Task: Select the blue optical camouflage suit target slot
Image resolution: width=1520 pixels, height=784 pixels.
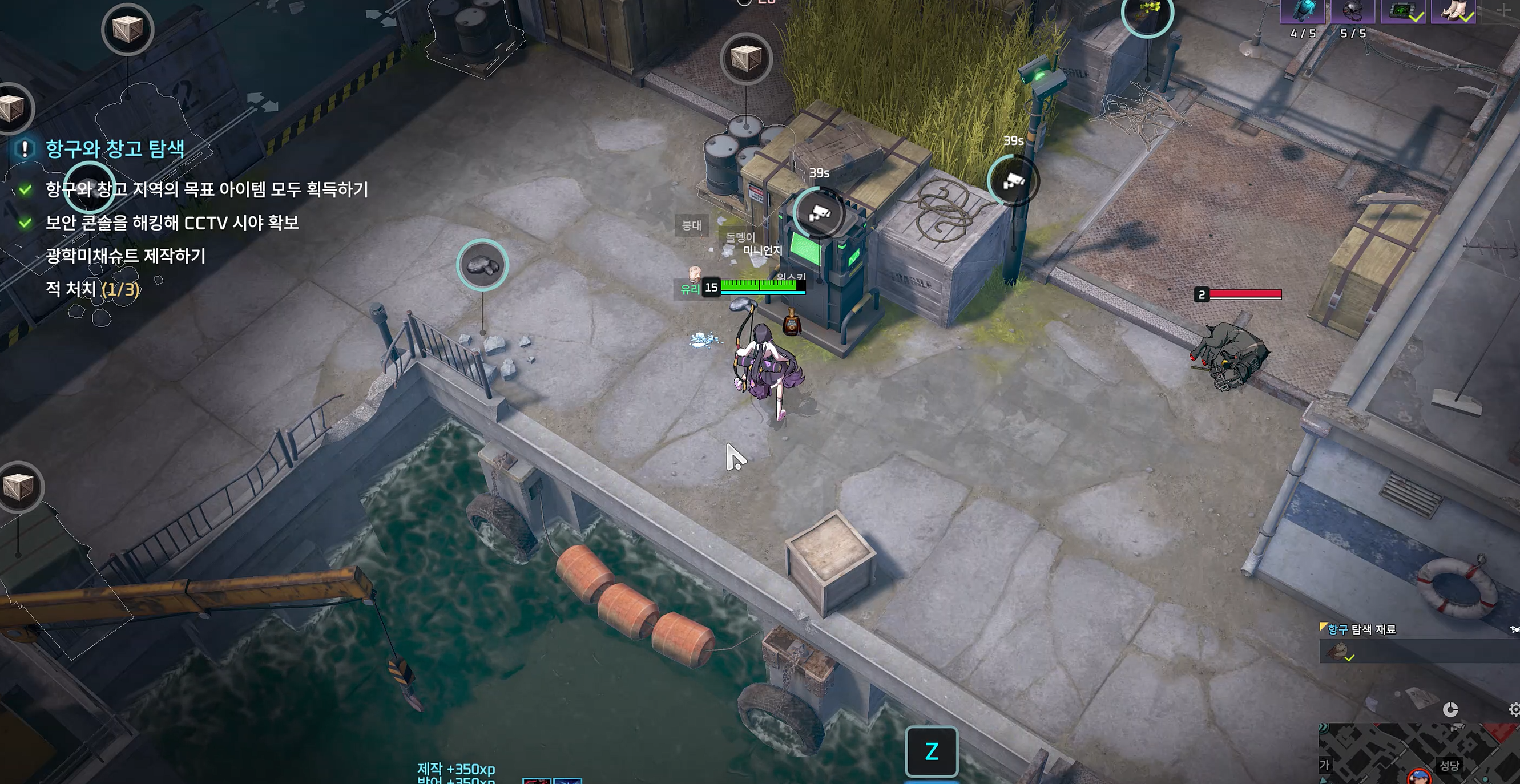Action: point(1303,11)
